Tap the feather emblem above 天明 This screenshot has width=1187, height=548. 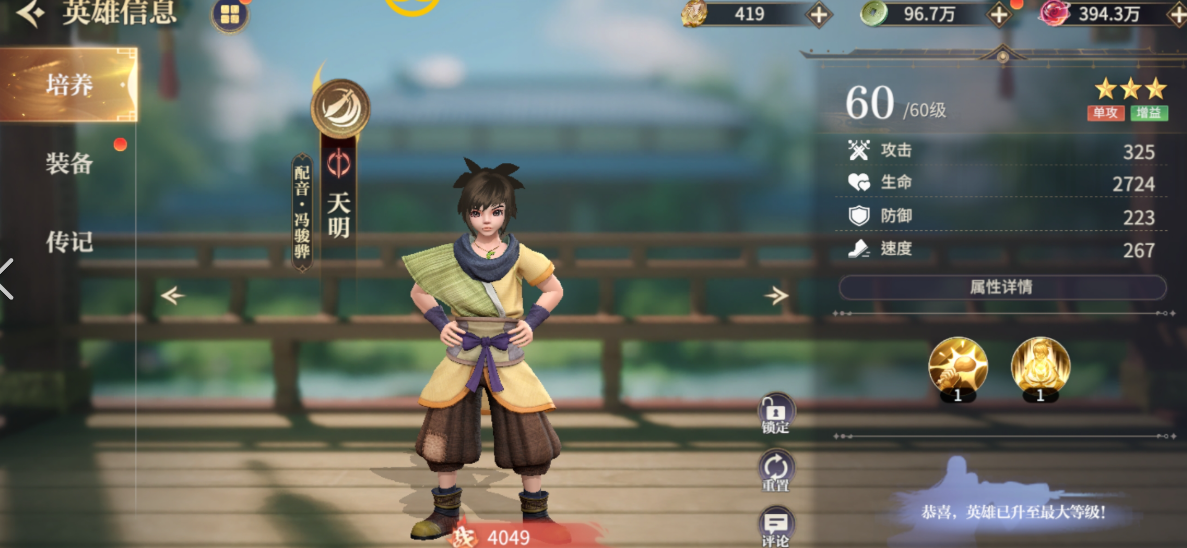click(340, 108)
